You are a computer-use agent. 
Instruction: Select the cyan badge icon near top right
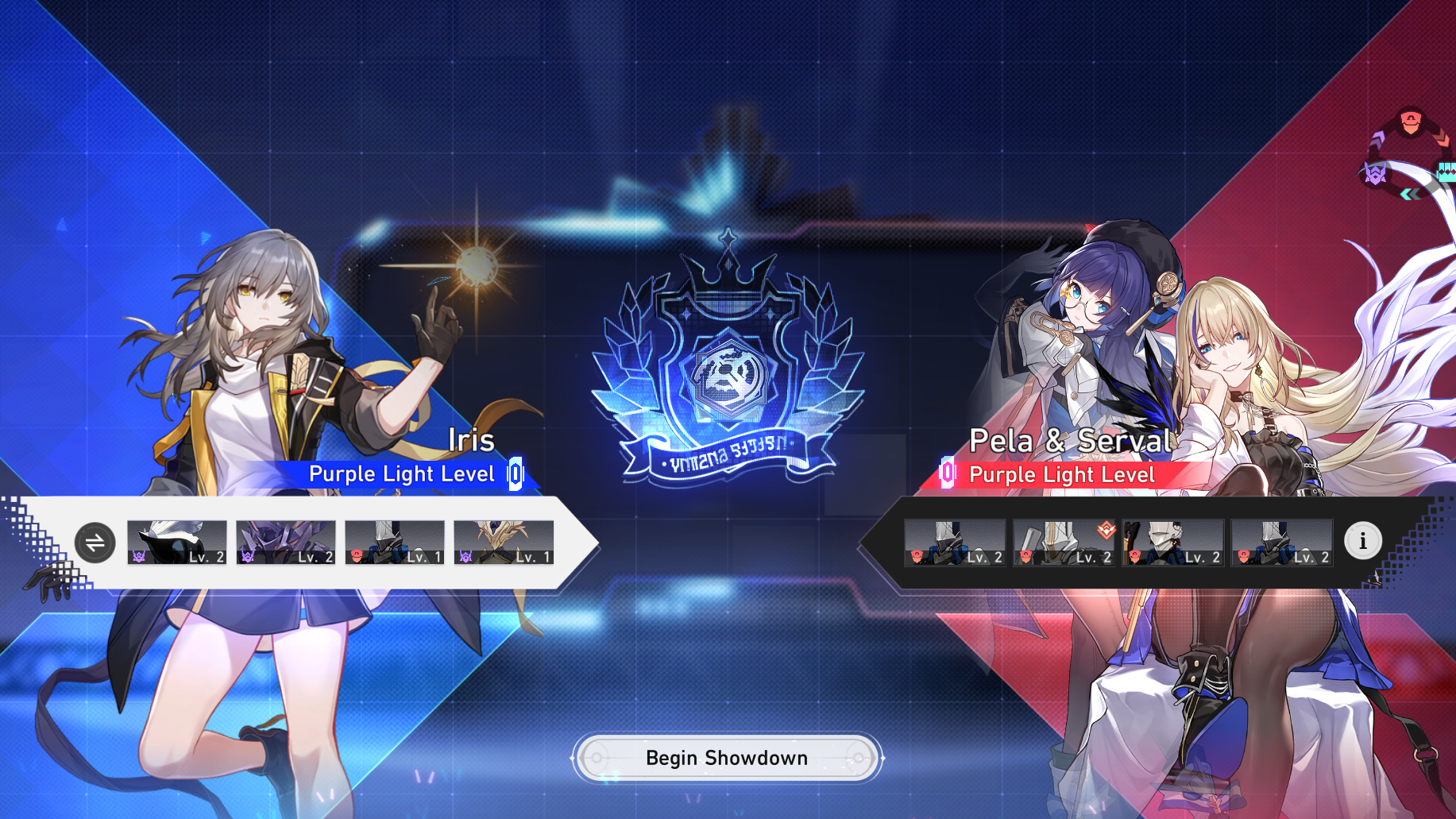(1448, 172)
